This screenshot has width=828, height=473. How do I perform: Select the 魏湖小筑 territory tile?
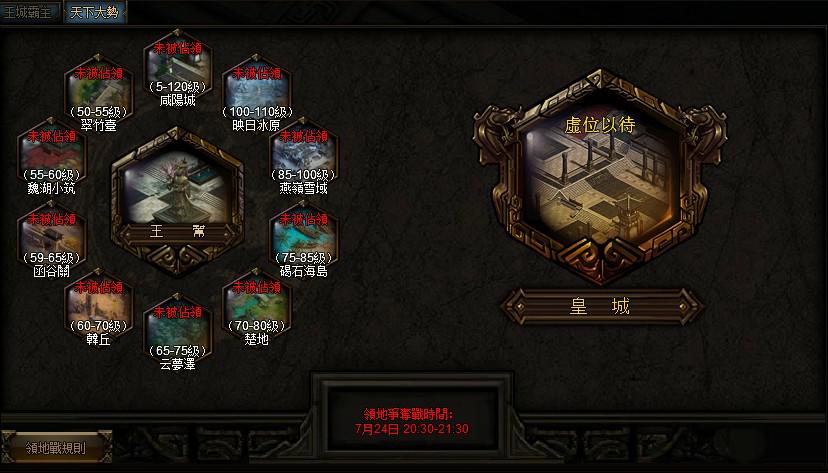coord(50,158)
